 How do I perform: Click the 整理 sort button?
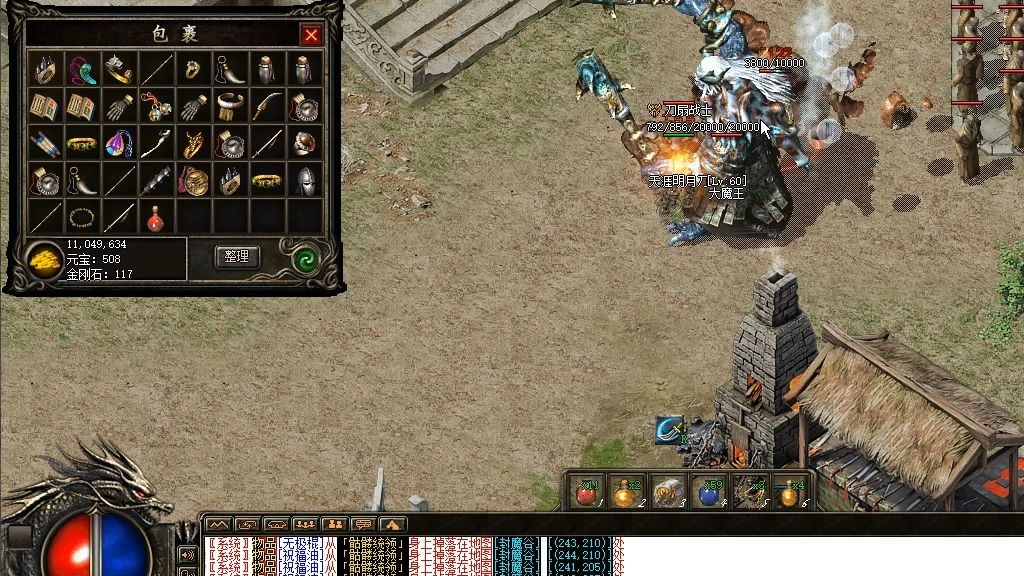(236, 257)
